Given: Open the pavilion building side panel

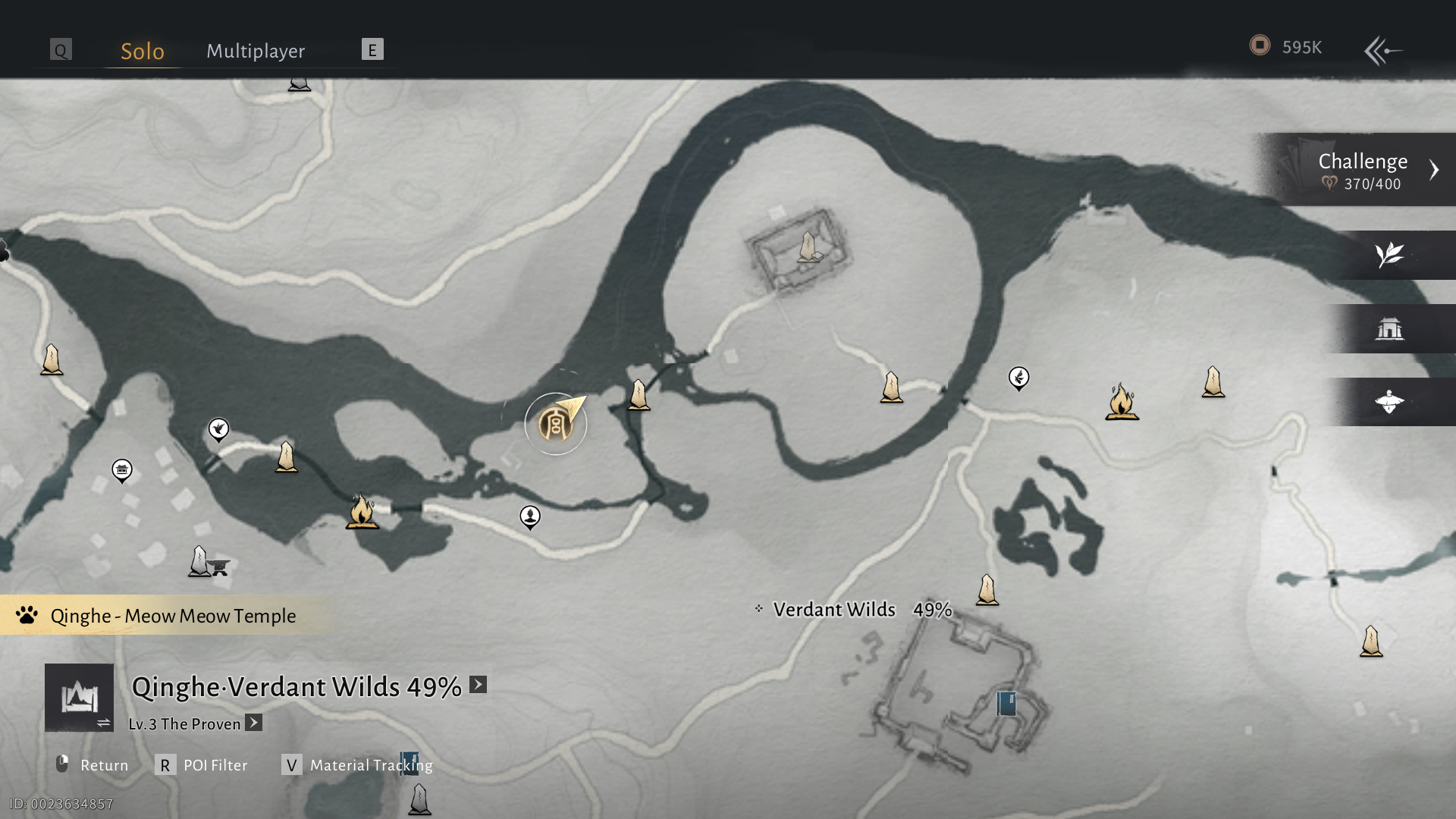Looking at the screenshot, I should click(1389, 328).
